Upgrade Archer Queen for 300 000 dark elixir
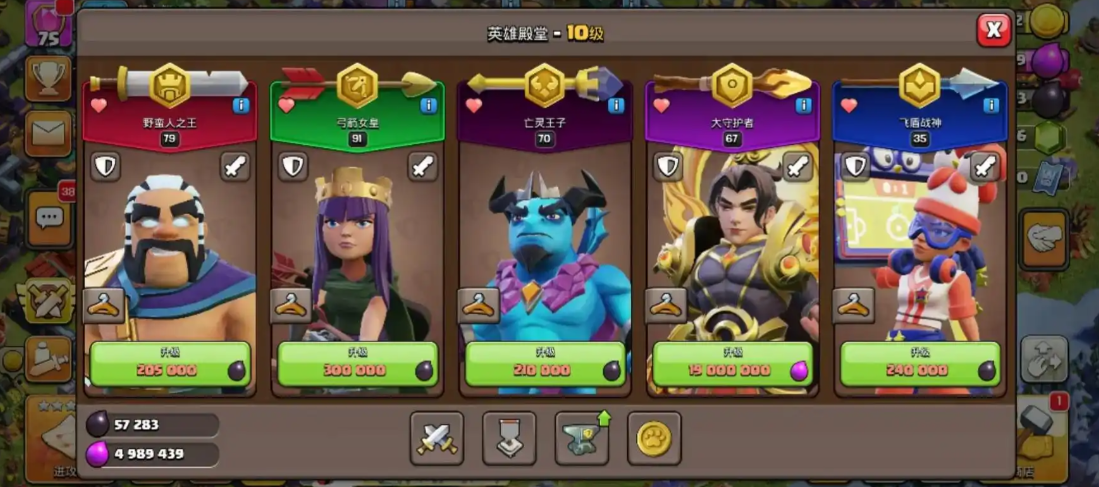The image size is (1099, 487). click(x=356, y=365)
